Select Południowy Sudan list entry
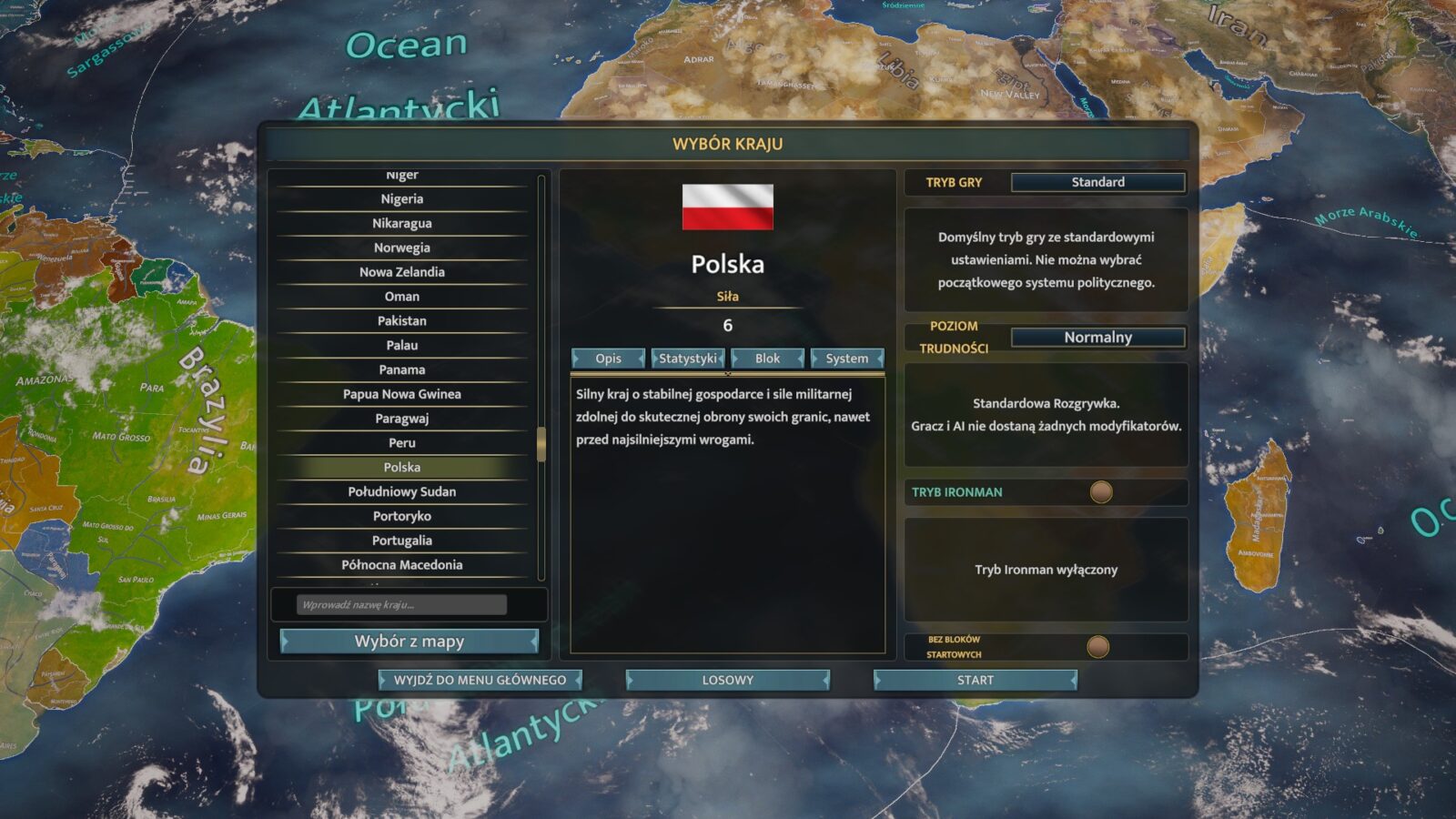Screen dimensions: 1456x819 (402, 491)
